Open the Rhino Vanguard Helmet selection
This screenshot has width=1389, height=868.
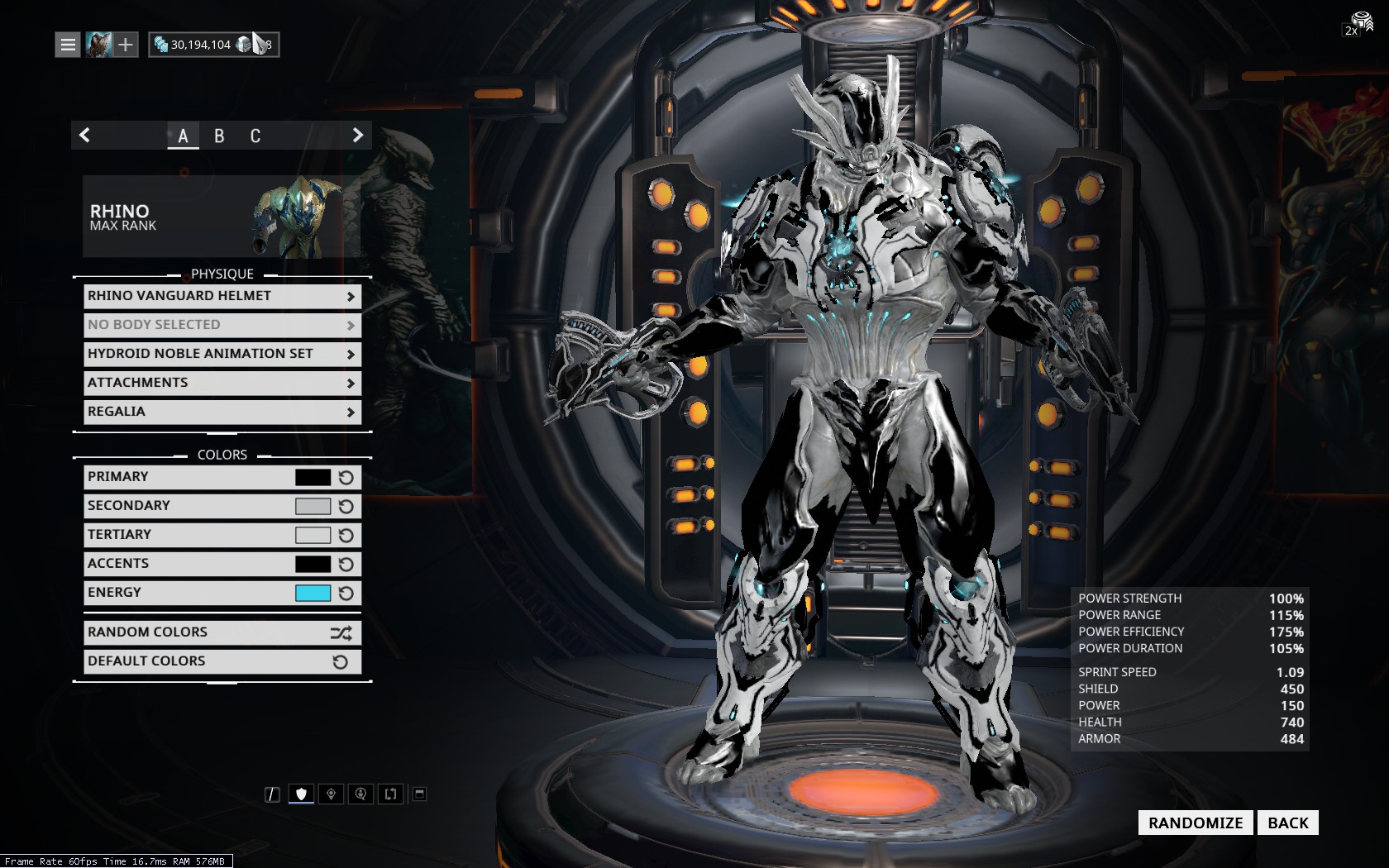click(222, 296)
